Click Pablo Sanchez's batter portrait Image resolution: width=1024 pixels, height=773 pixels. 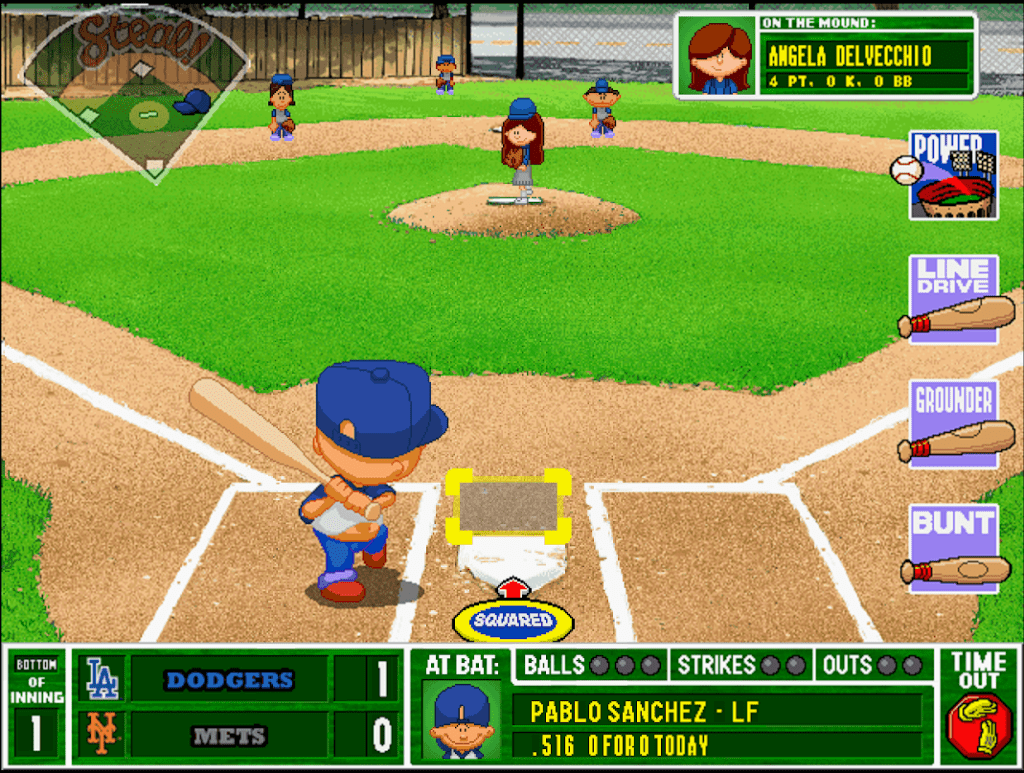pyautogui.click(x=460, y=719)
